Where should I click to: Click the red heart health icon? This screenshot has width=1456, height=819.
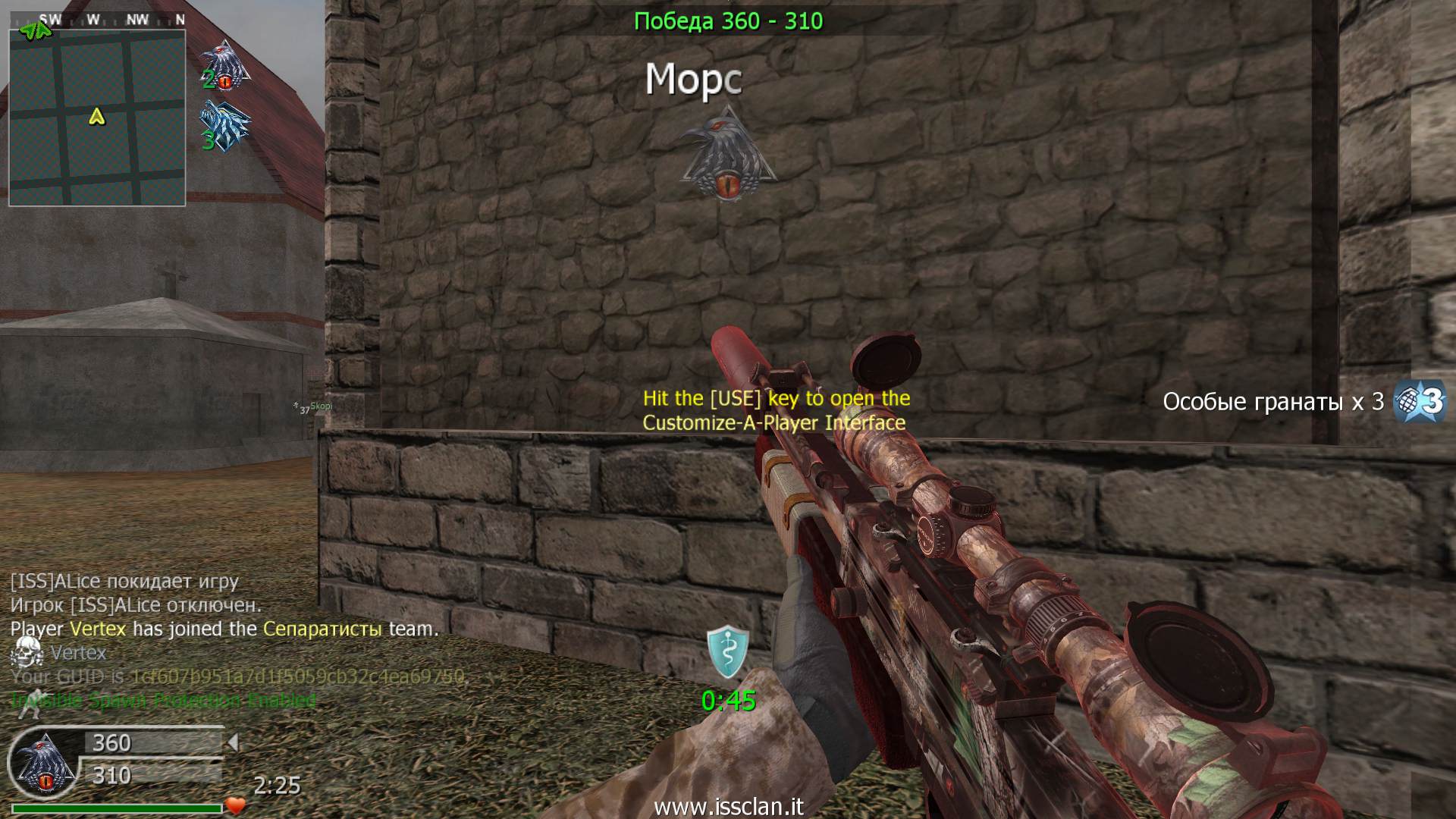click(x=236, y=806)
